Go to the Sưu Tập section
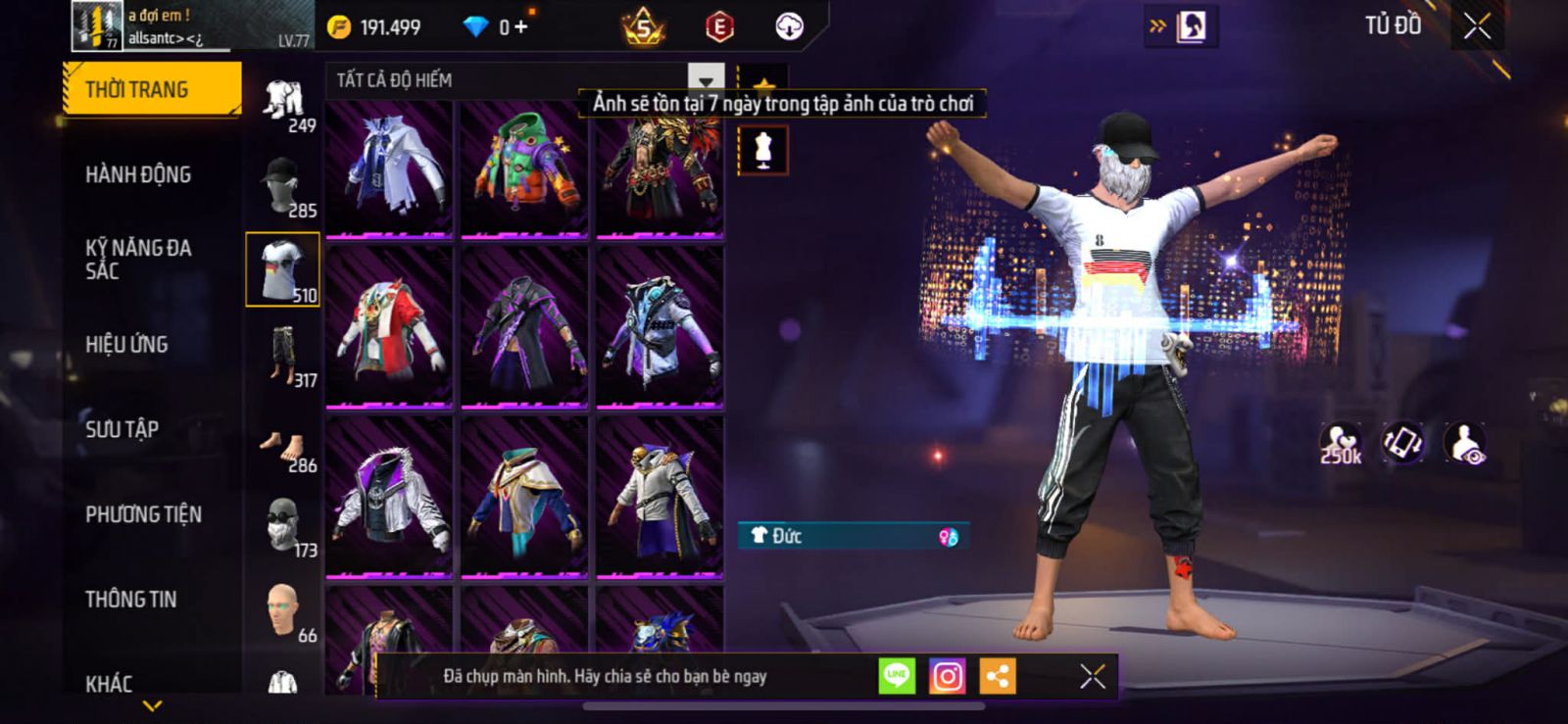Viewport: 1568px width, 724px height. coord(122,429)
